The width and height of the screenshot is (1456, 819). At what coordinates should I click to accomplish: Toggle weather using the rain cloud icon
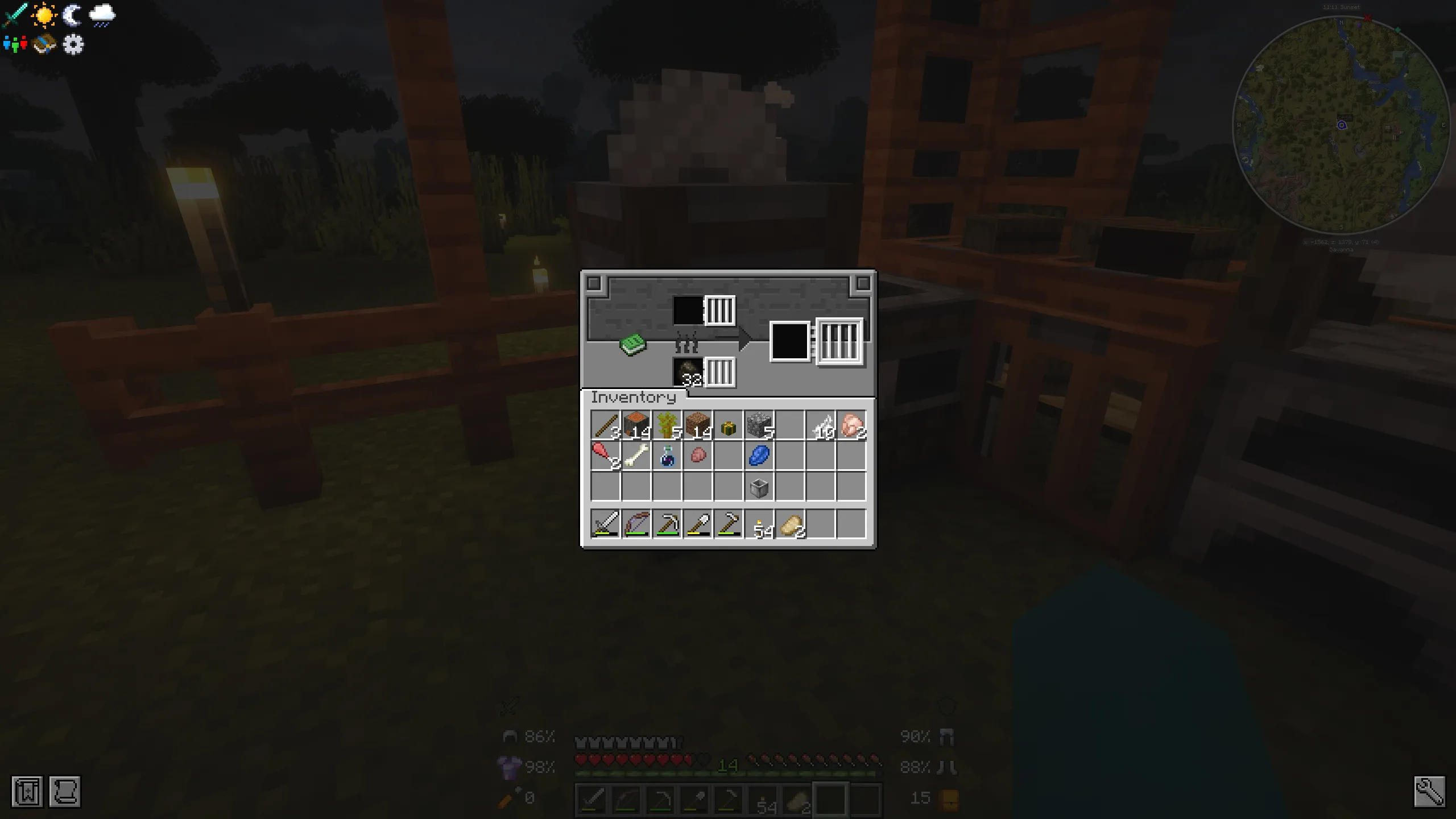[x=103, y=15]
